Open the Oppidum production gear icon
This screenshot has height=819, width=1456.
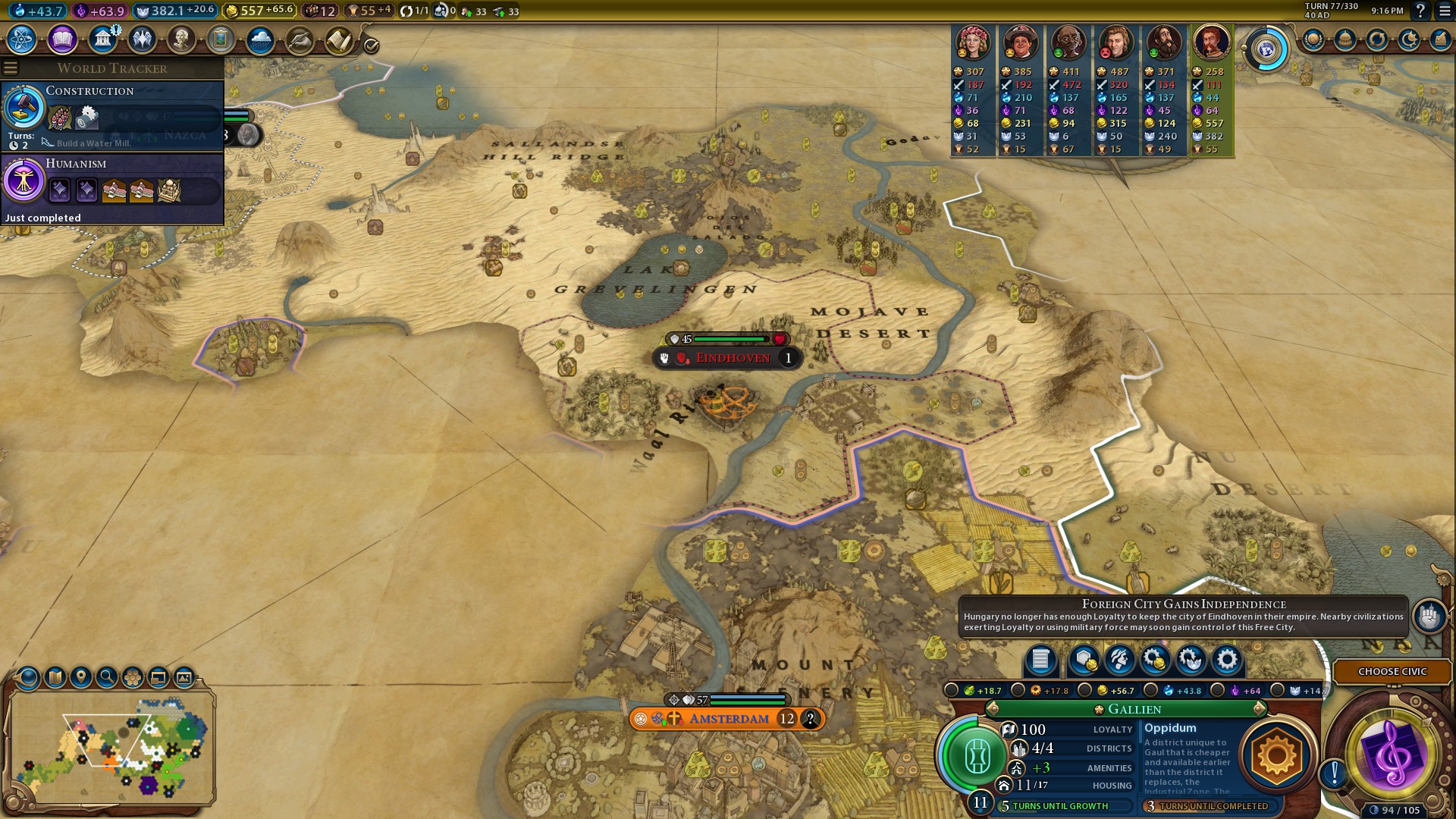point(1276,755)
